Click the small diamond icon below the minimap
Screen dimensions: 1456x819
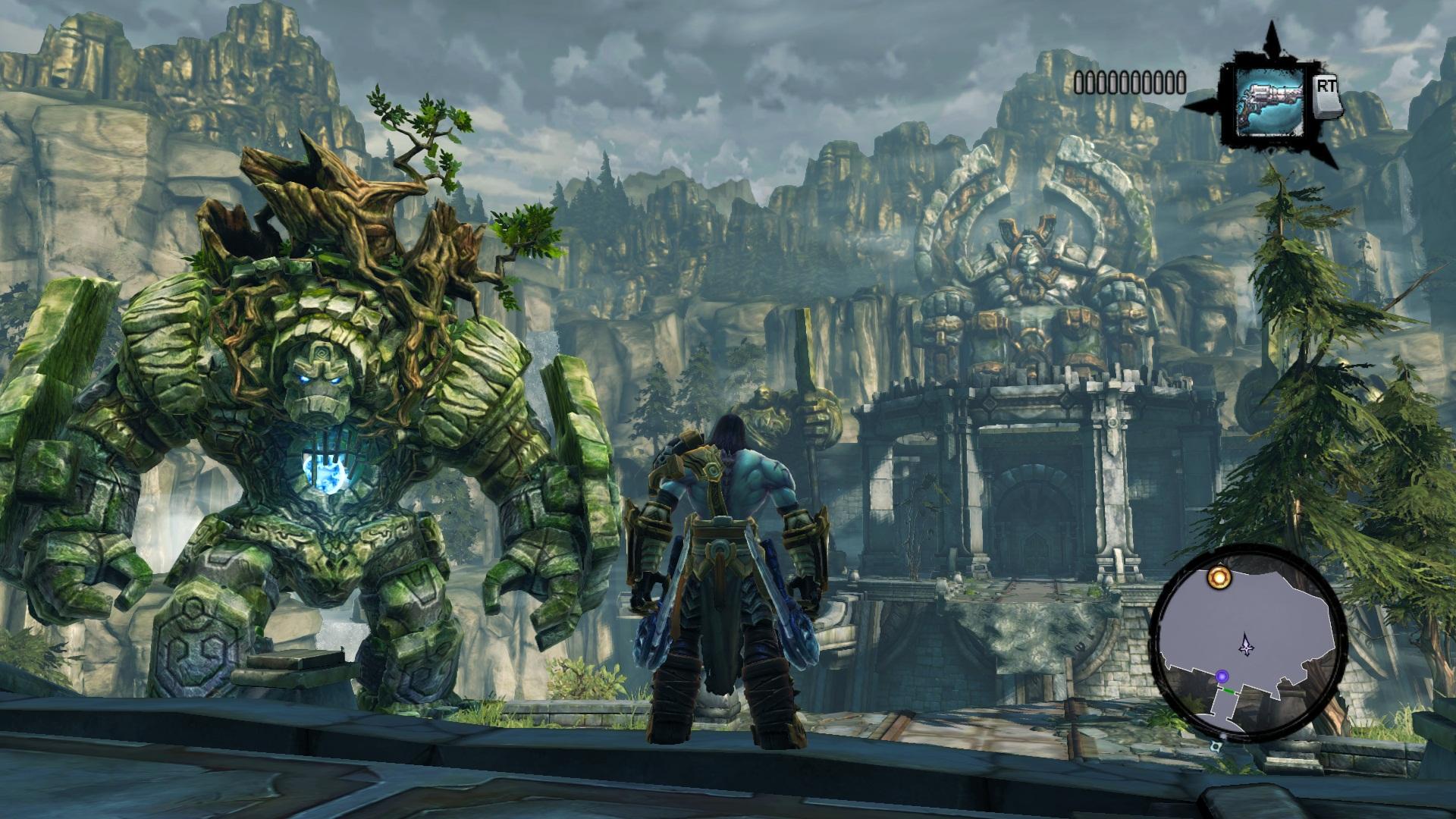(x=1215, y=746)
